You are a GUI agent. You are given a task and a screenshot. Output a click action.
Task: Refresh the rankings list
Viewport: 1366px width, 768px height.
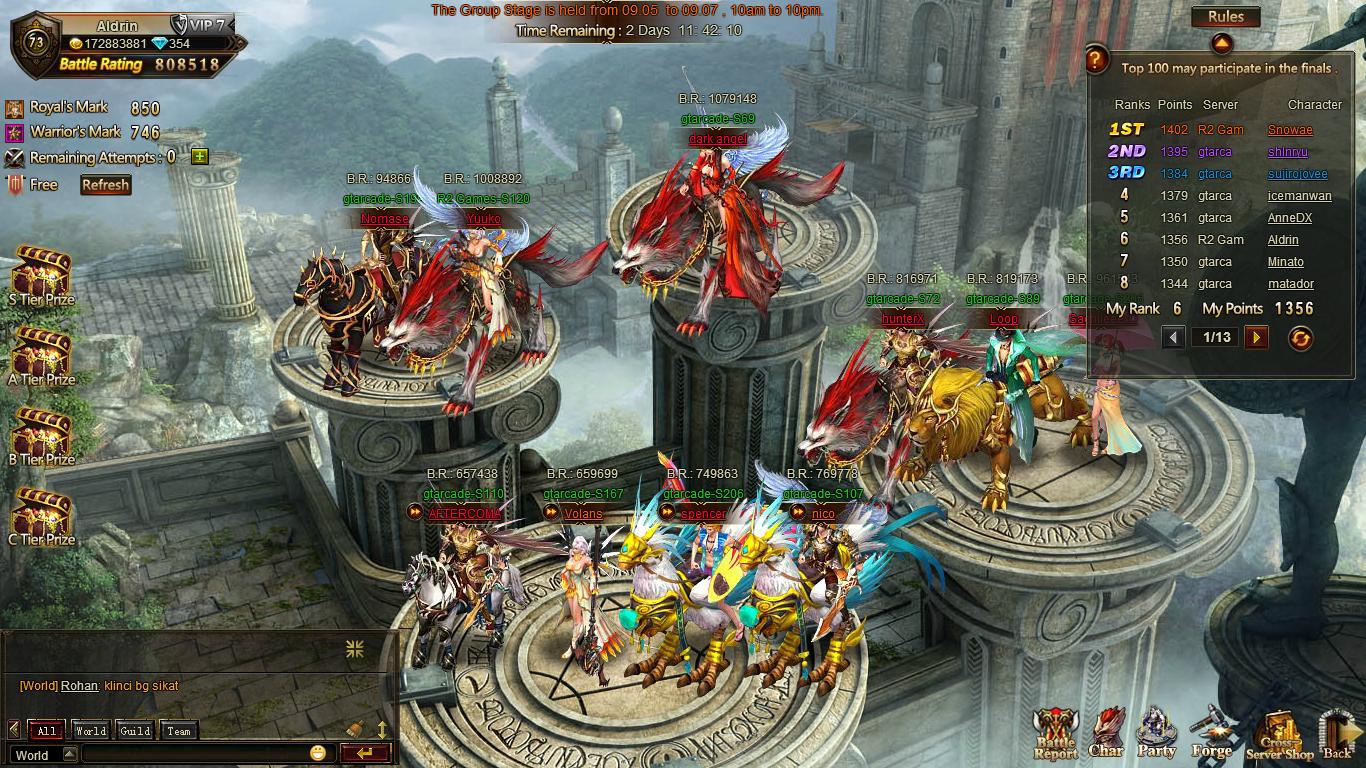pos(1300,338)
